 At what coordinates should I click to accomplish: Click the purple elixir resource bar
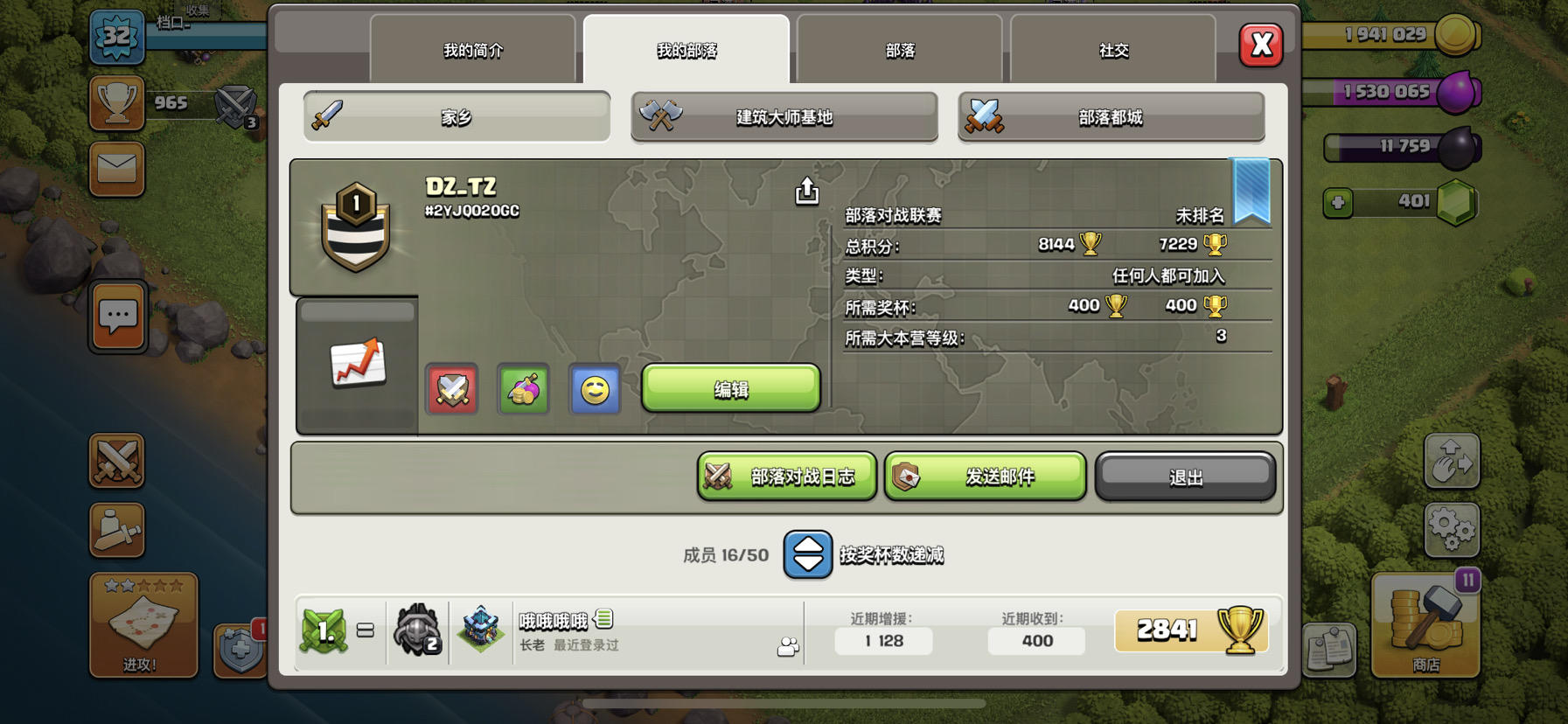click(1387, 92)
